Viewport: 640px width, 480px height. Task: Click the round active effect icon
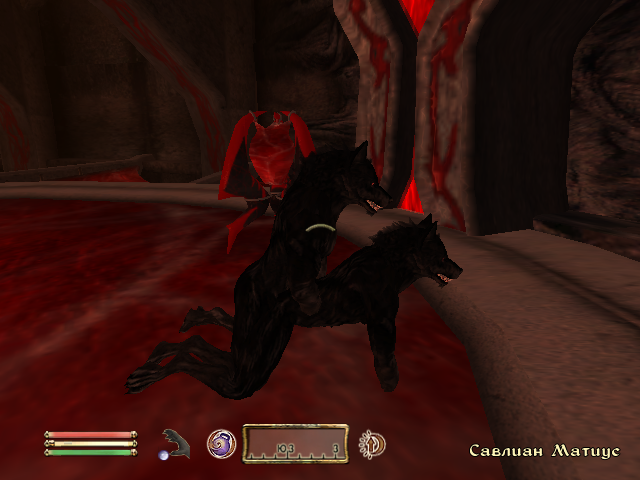pos(373,443)
